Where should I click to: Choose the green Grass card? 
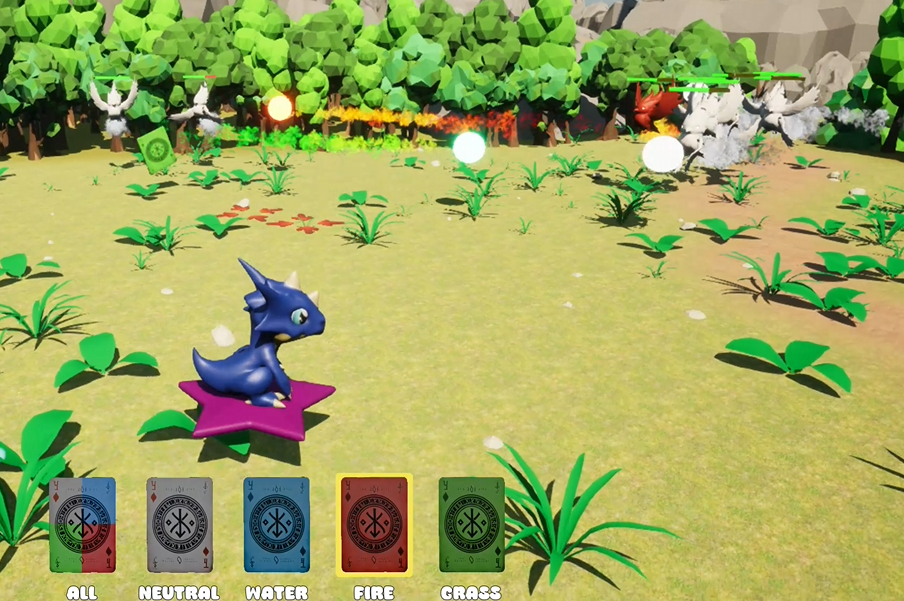pyautogui.click(x=471, y=525)
